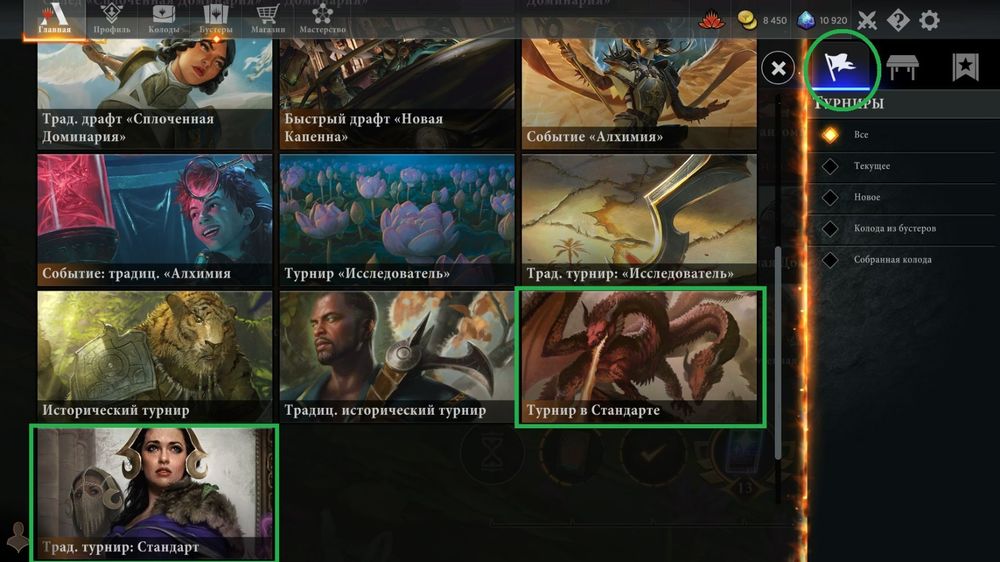Image resolution: width=1000 pixels, height=562 pixels.
Task: Open the Колоды decks tab
Action: click(162, 19)
